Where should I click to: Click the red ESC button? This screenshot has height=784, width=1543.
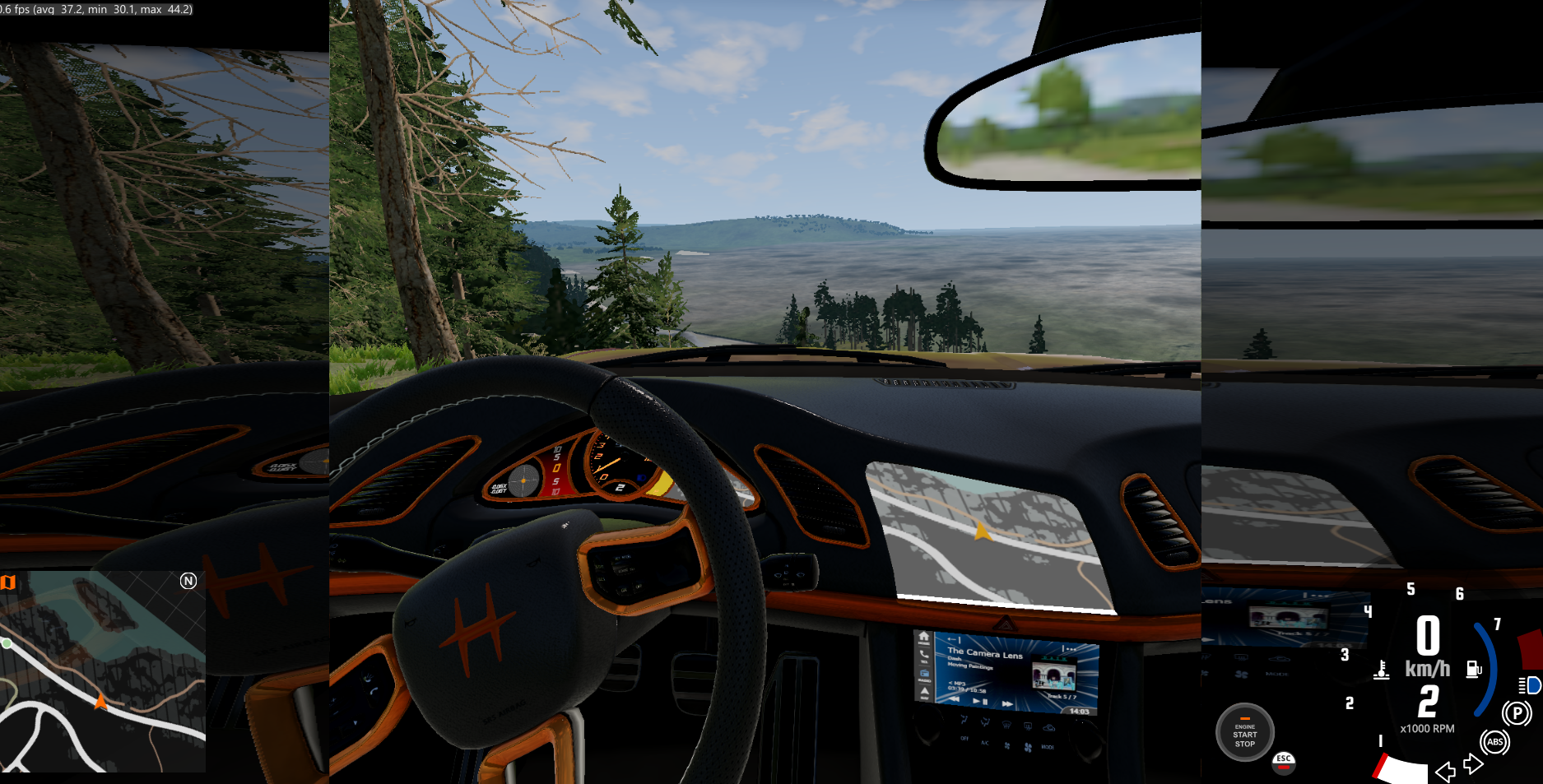(x=1283, y=763)
